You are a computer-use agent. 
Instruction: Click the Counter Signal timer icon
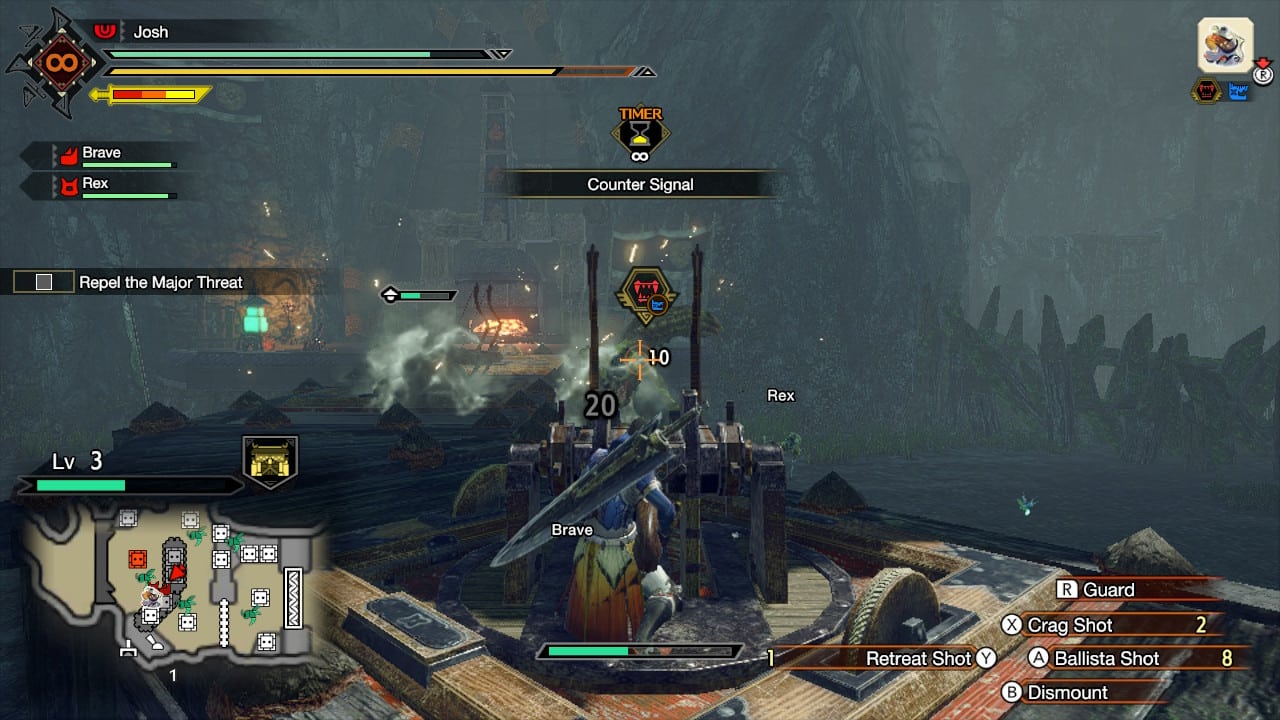(640, 135)
